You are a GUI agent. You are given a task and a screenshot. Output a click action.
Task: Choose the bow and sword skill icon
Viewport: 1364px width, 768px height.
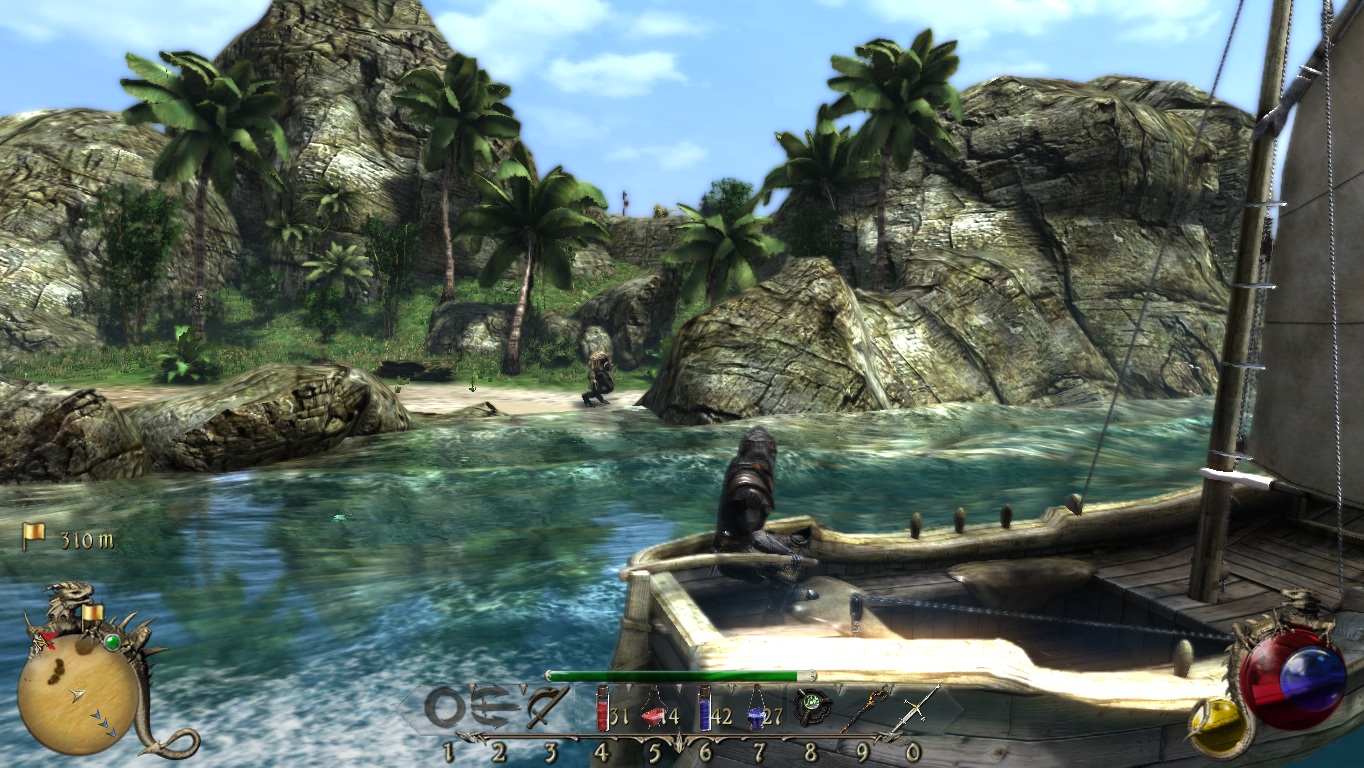tap(548, 708)
